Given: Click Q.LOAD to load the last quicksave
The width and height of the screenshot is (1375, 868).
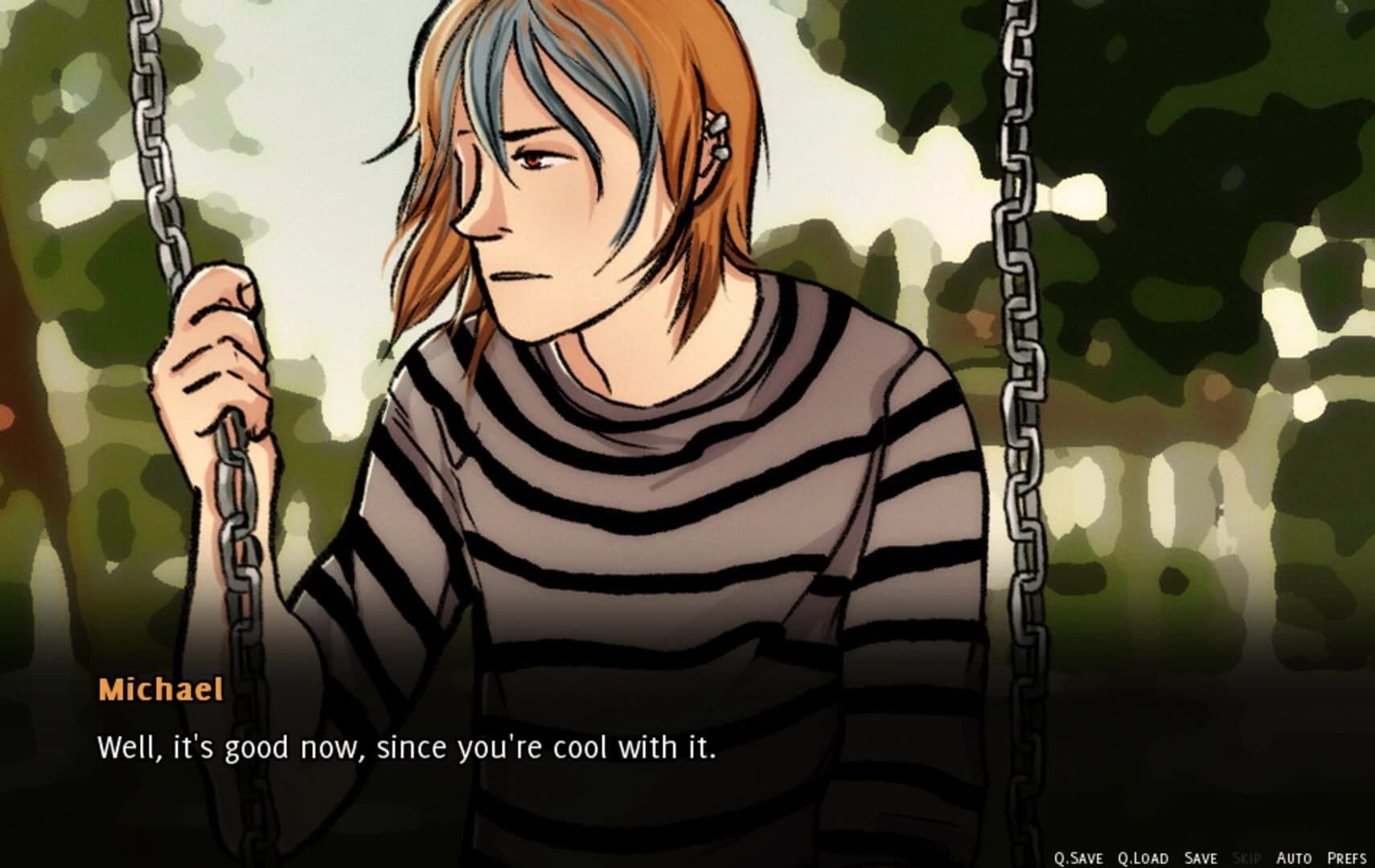Looking at the screenshot, I should 1143,857.
